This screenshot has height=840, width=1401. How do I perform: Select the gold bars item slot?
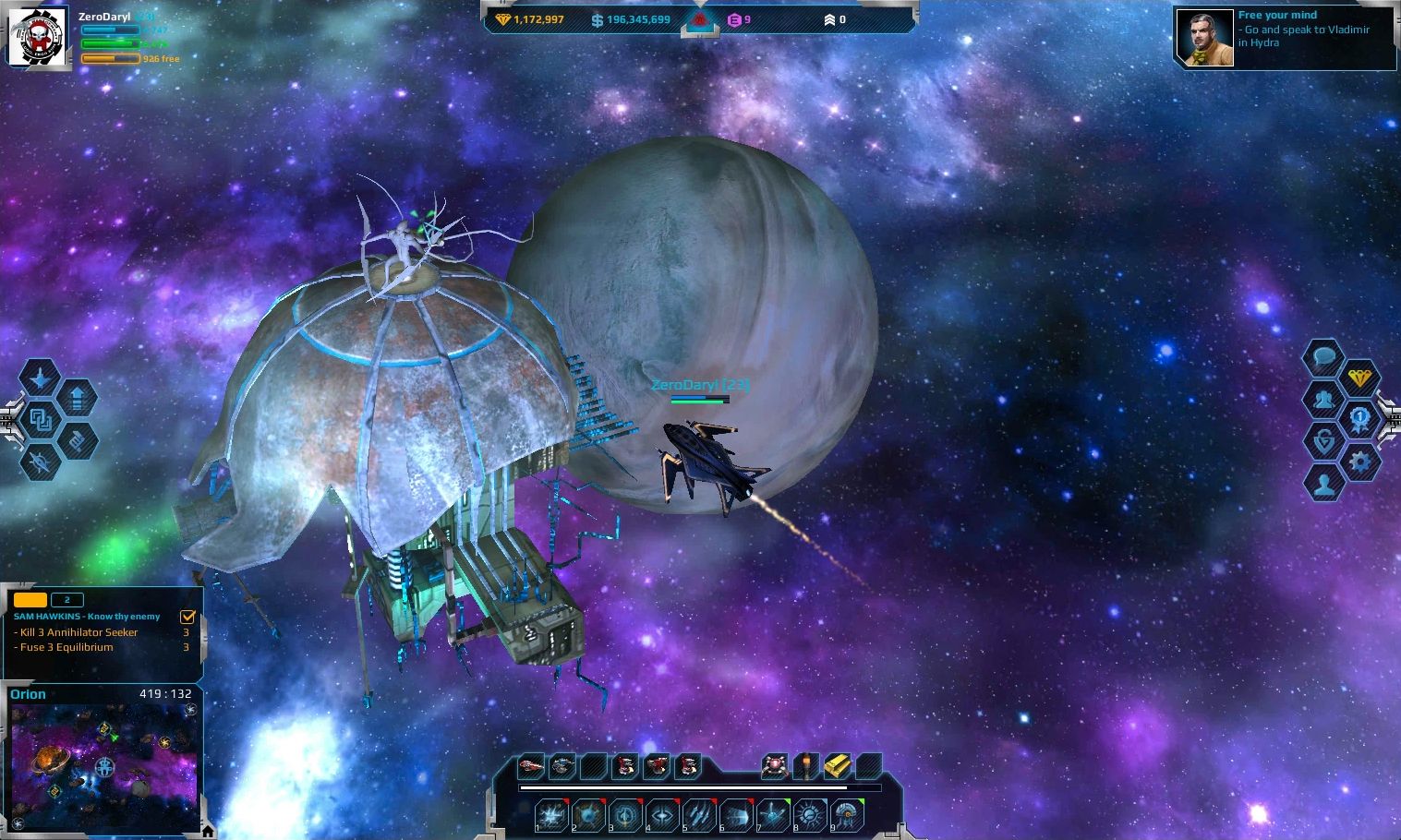(x=837, y=765)
